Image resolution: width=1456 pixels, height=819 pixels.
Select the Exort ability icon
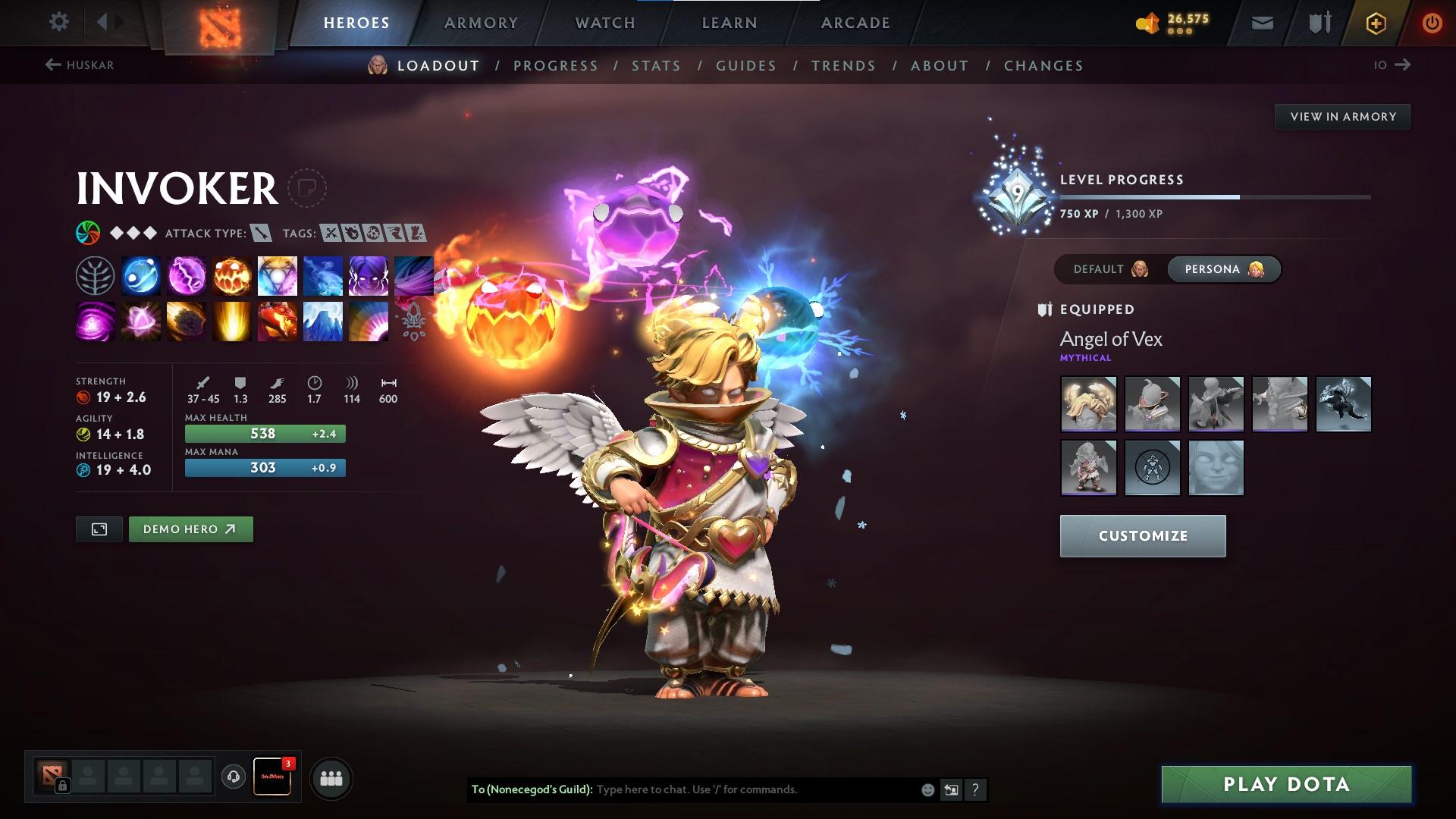[231, 275]
